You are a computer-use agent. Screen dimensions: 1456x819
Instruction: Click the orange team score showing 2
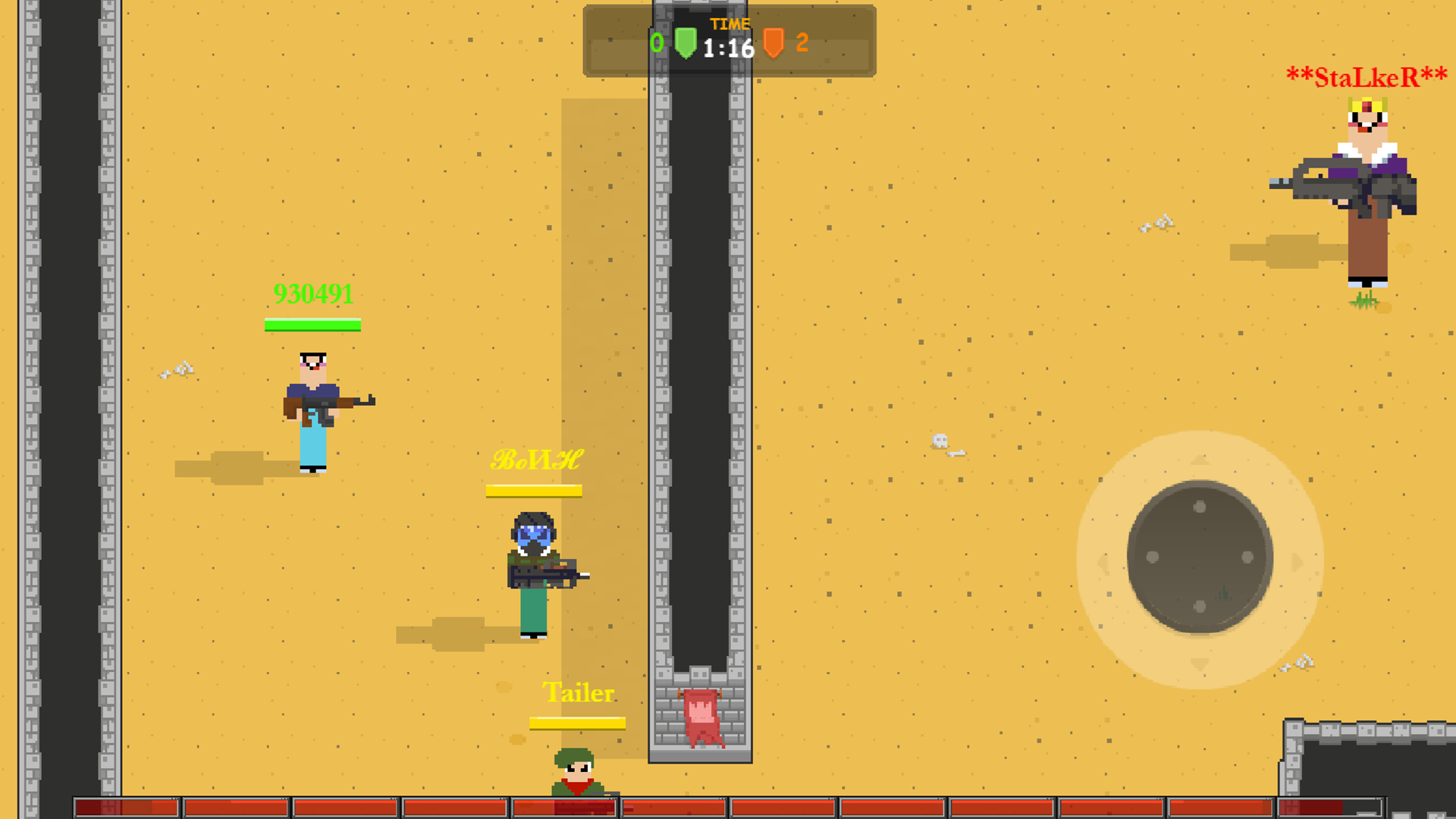point(802,43)
